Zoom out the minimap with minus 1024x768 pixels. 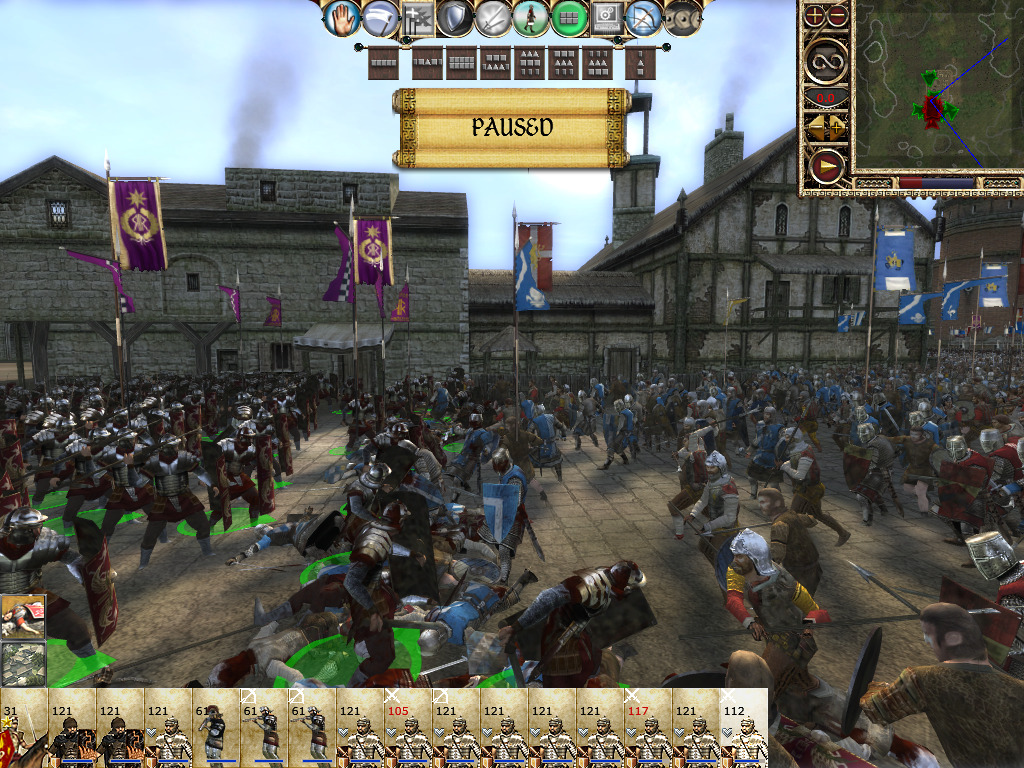[x=838, y=15]
